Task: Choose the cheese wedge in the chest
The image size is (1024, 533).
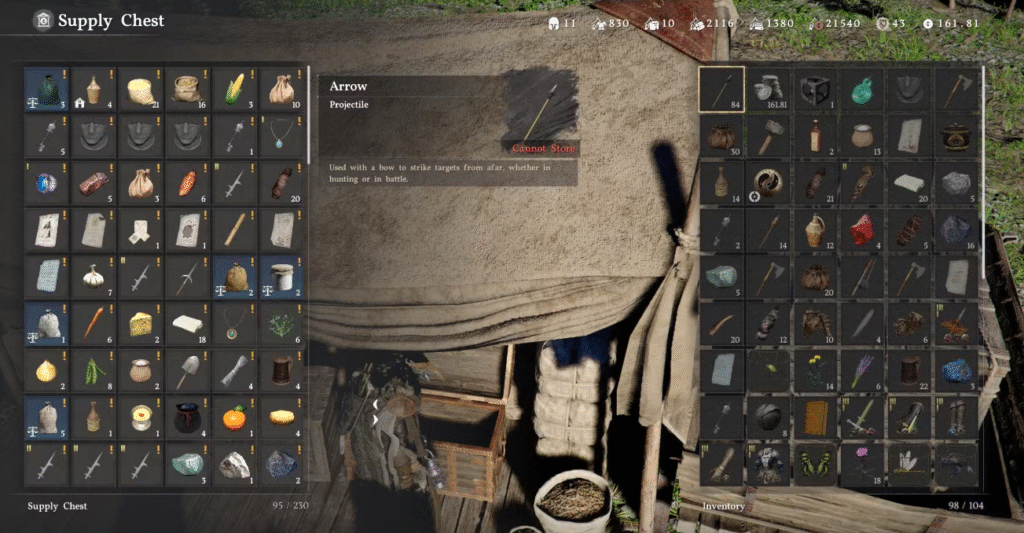Action: (x=140, y=323)
